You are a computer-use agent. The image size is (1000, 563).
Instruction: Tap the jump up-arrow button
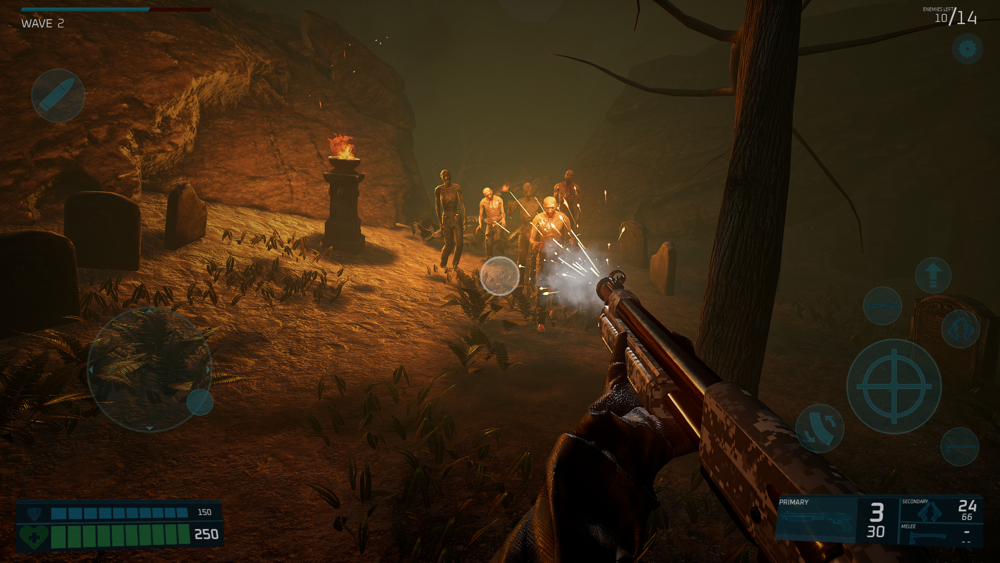[933, 274]
